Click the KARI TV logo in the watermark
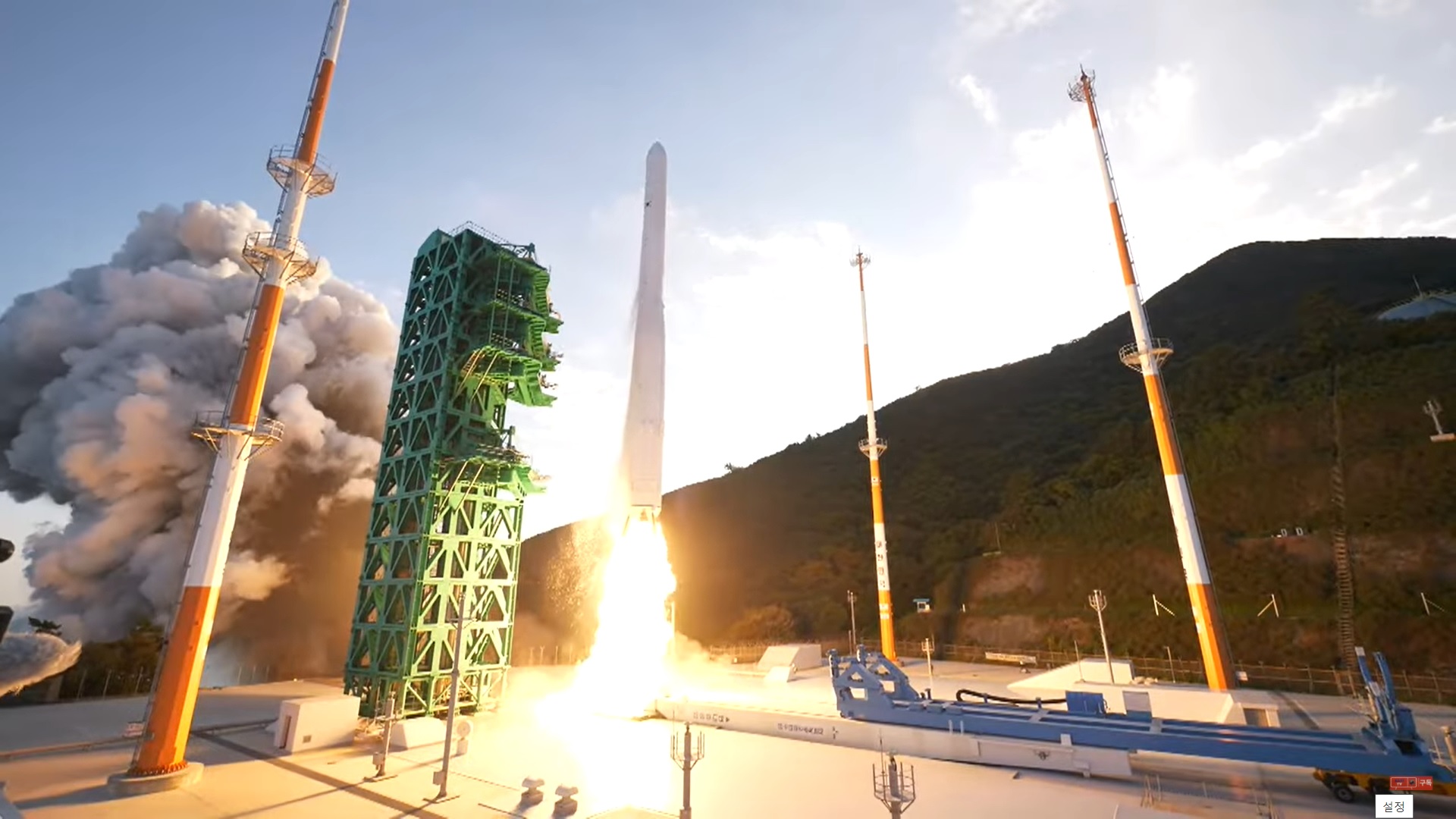 coord(1399,783)
